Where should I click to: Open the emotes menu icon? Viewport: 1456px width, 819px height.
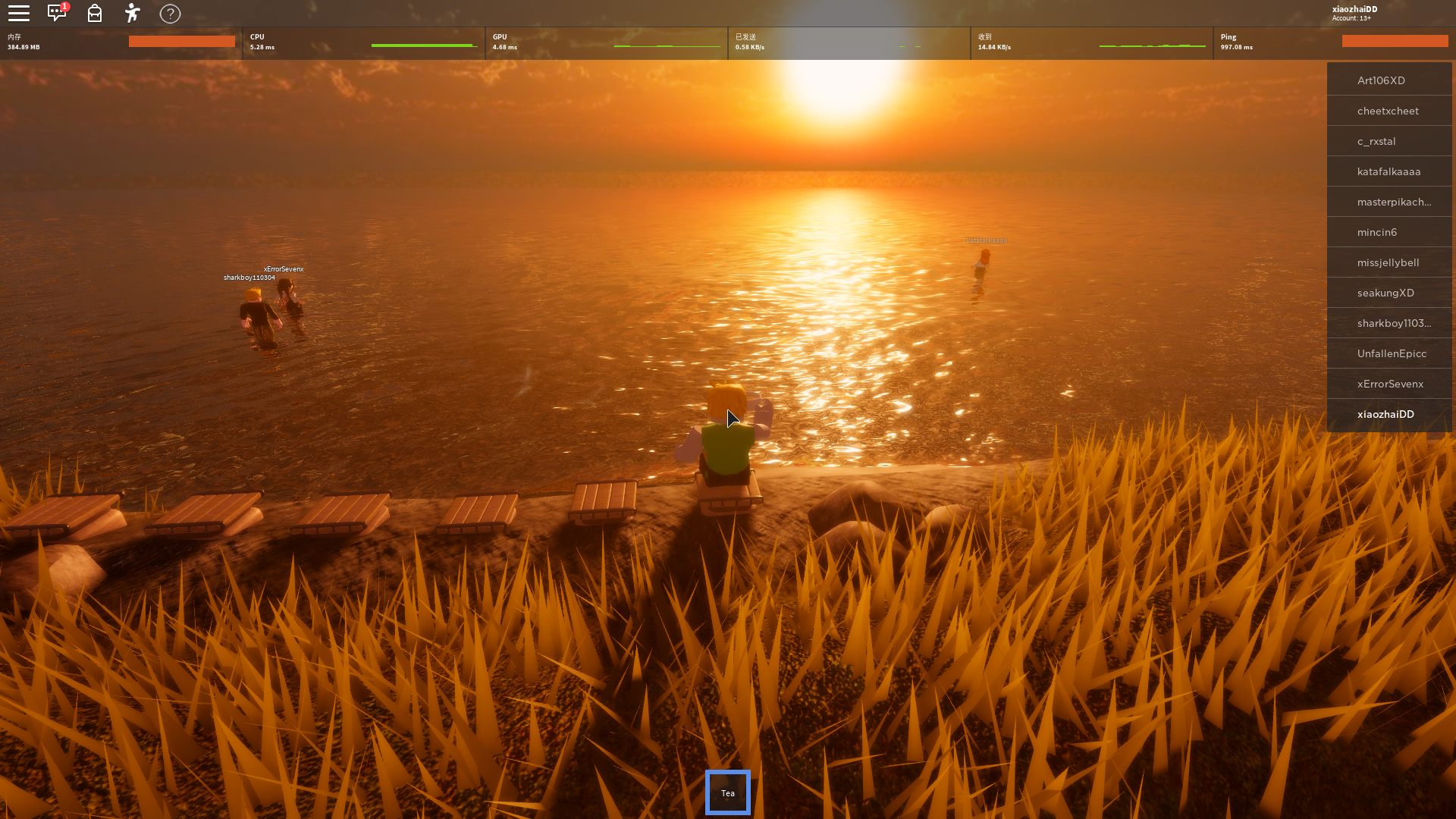point(133,14)
